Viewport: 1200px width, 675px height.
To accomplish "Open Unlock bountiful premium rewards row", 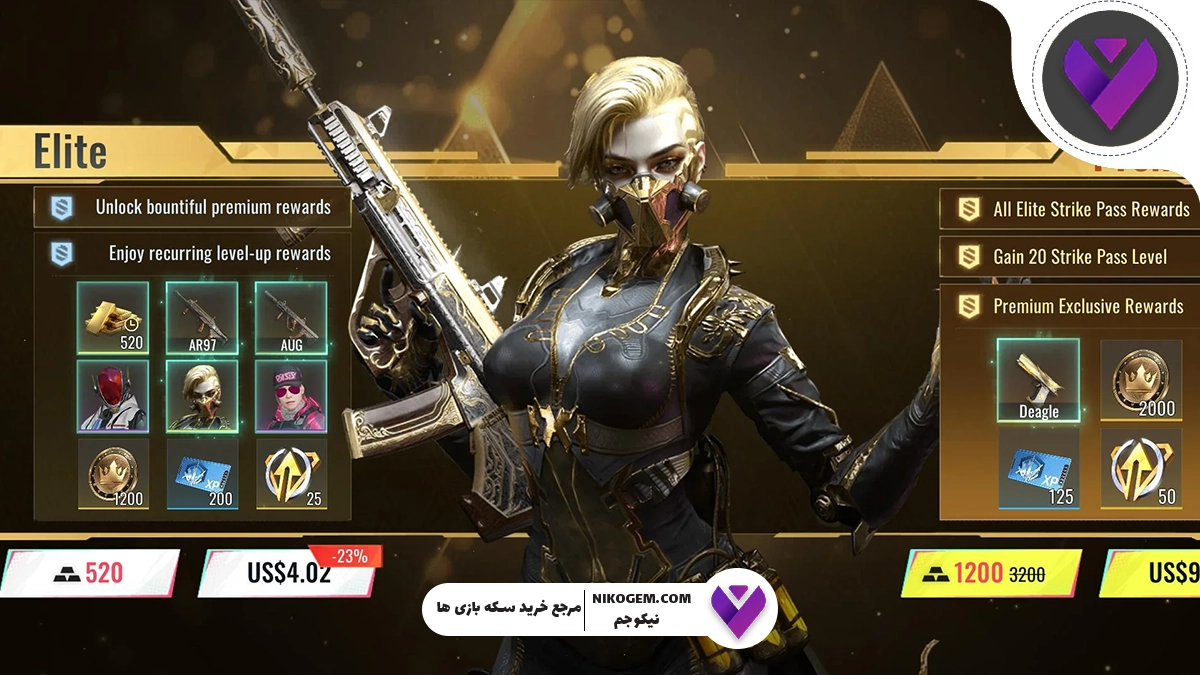I will tap(193, 208).
